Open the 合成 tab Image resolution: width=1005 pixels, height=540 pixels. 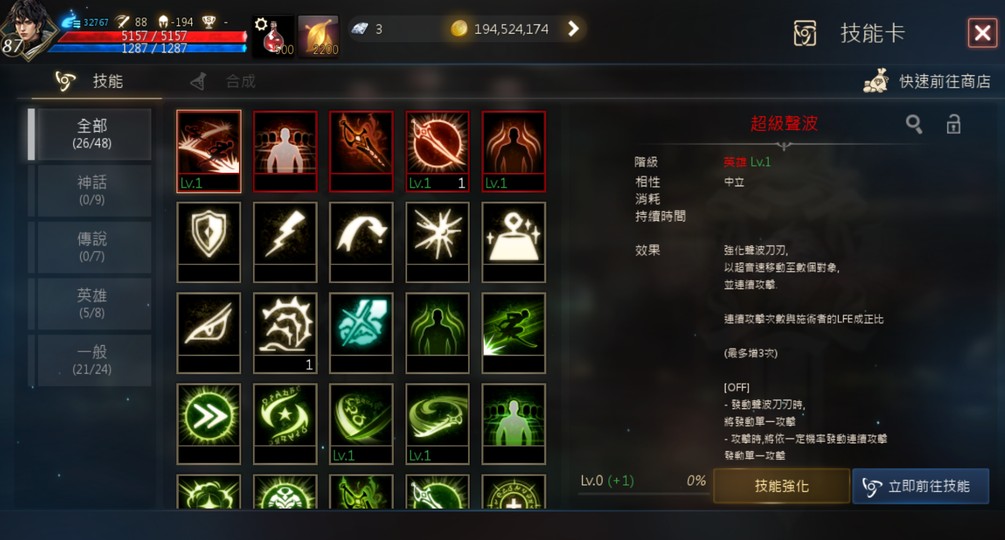[225, 82]
